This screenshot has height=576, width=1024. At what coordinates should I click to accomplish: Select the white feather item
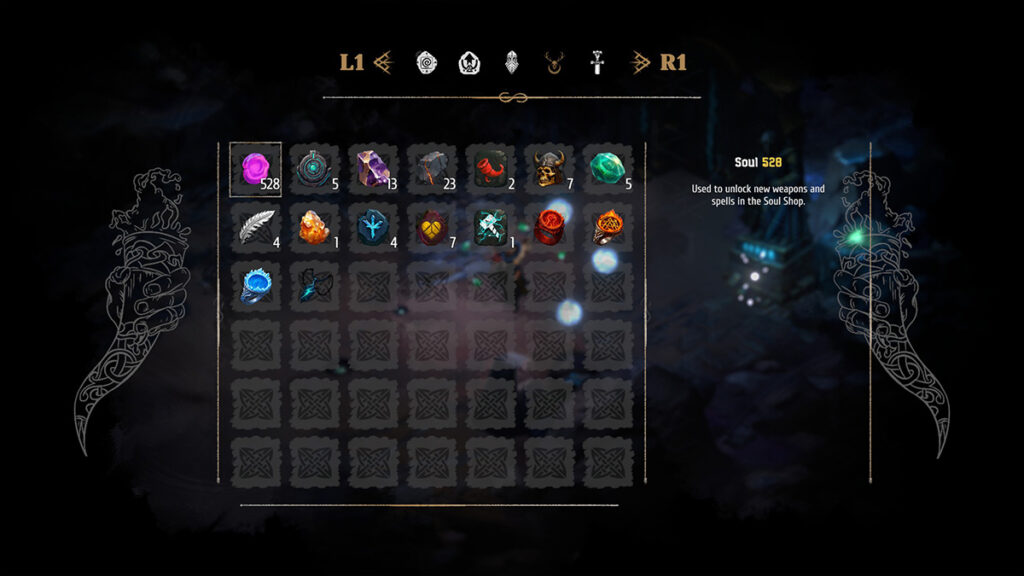pos(256,227)
